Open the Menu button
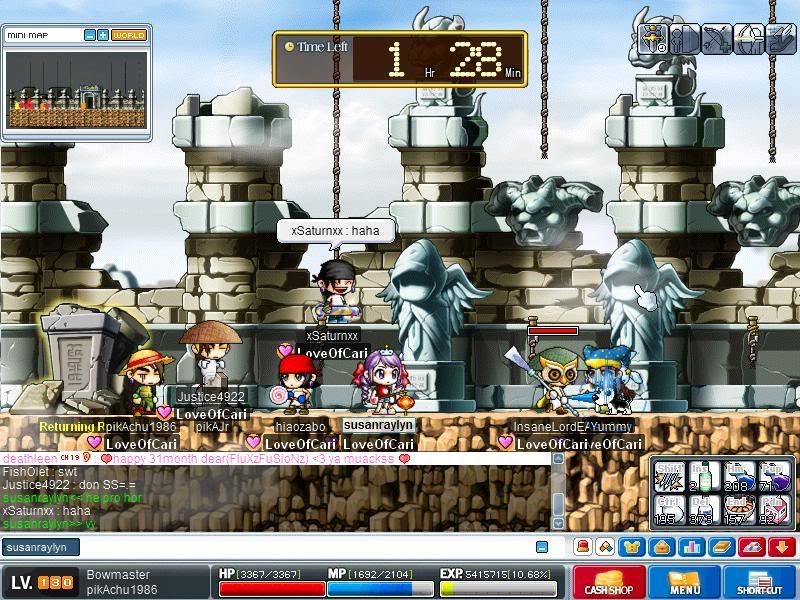800x600 pixels. (x=684, y=583)
